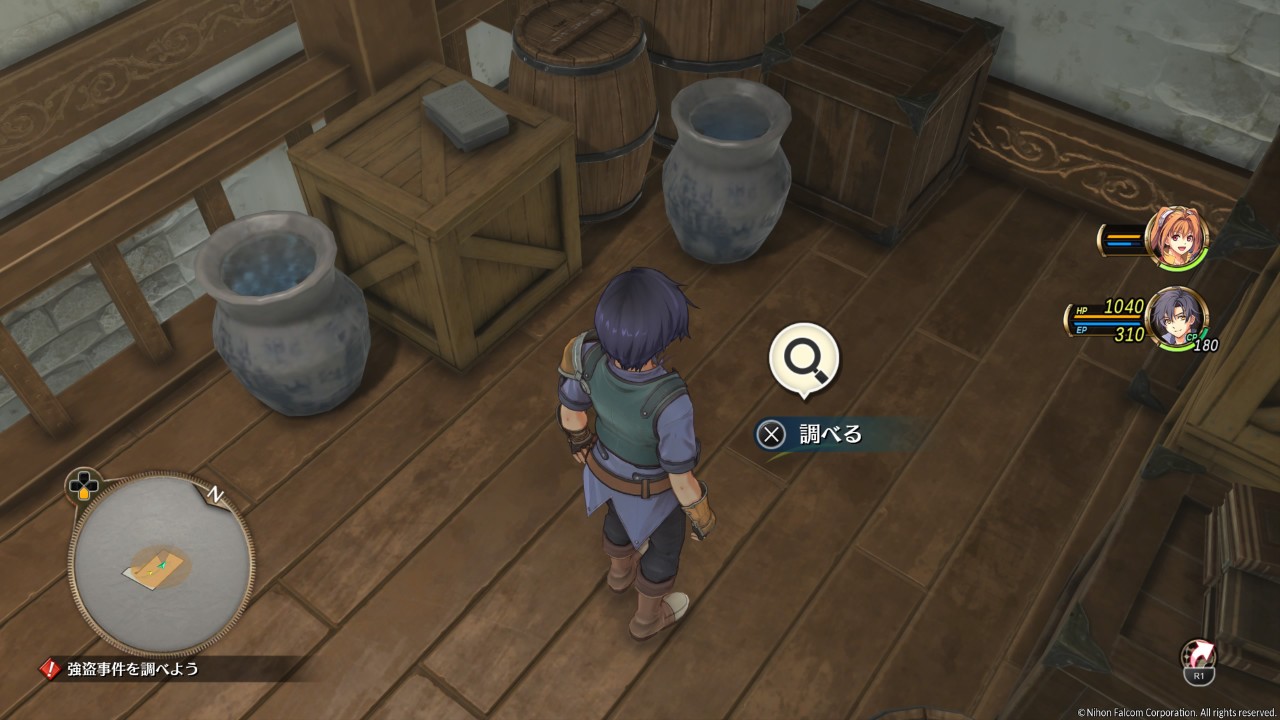Open the circular minimap
This screenshot has height=720, width=1280.
tap(160, 565)
